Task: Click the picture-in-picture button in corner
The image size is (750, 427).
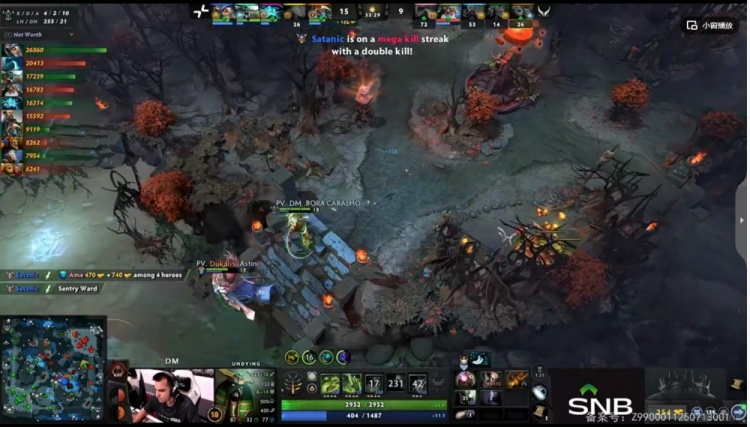Action: click(x=711, y=25)
